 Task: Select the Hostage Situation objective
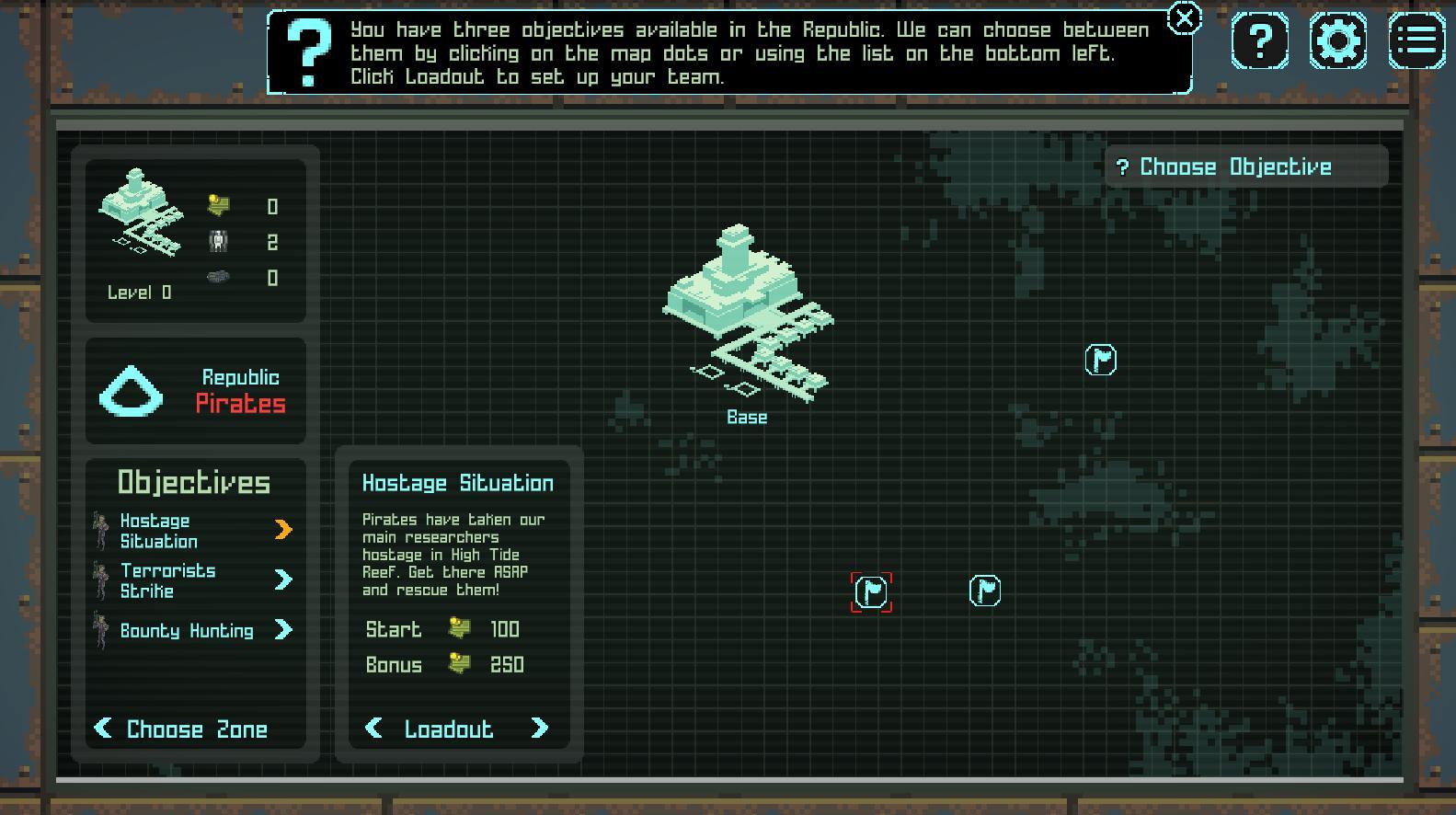(158, 531)
